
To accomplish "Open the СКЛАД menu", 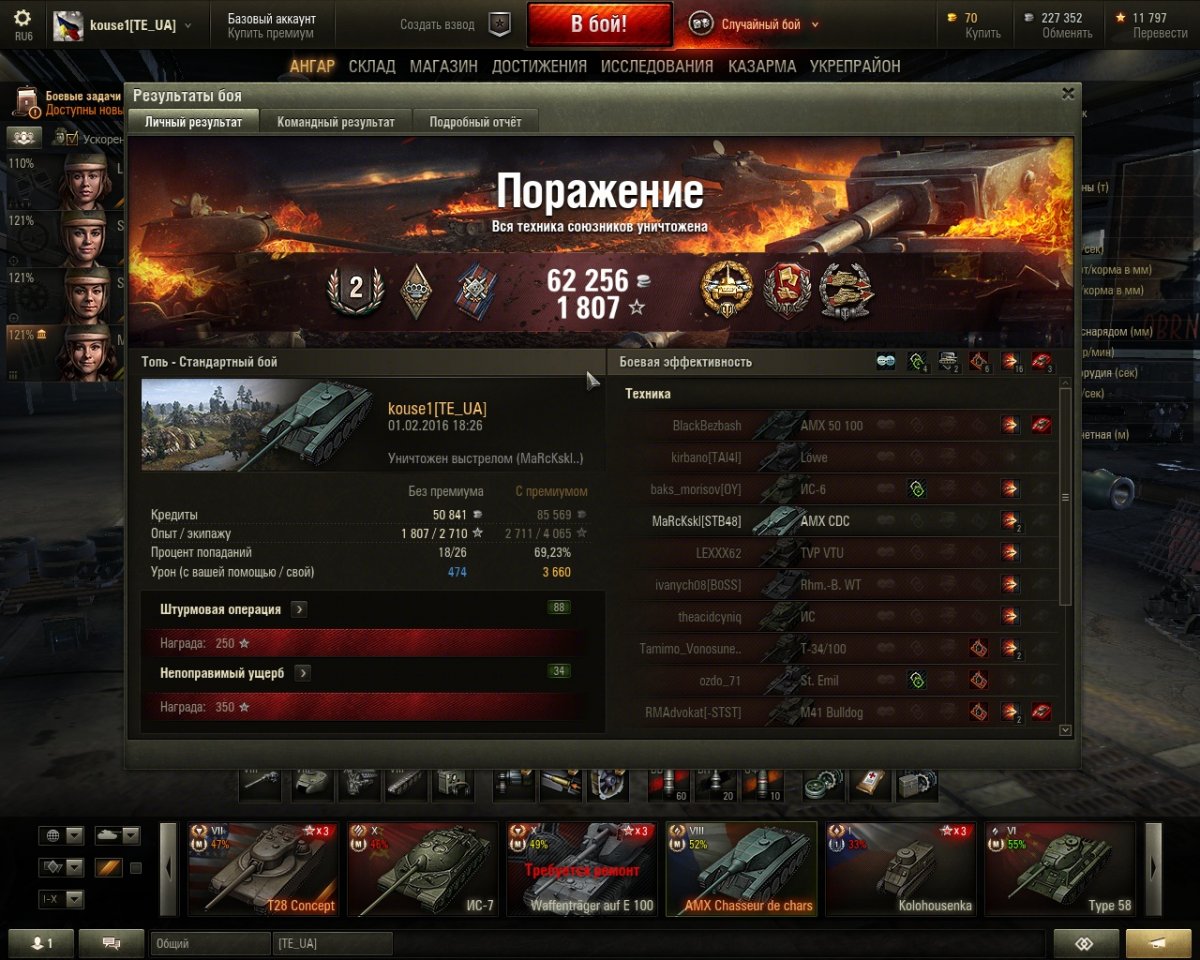I will pos(370,67).
